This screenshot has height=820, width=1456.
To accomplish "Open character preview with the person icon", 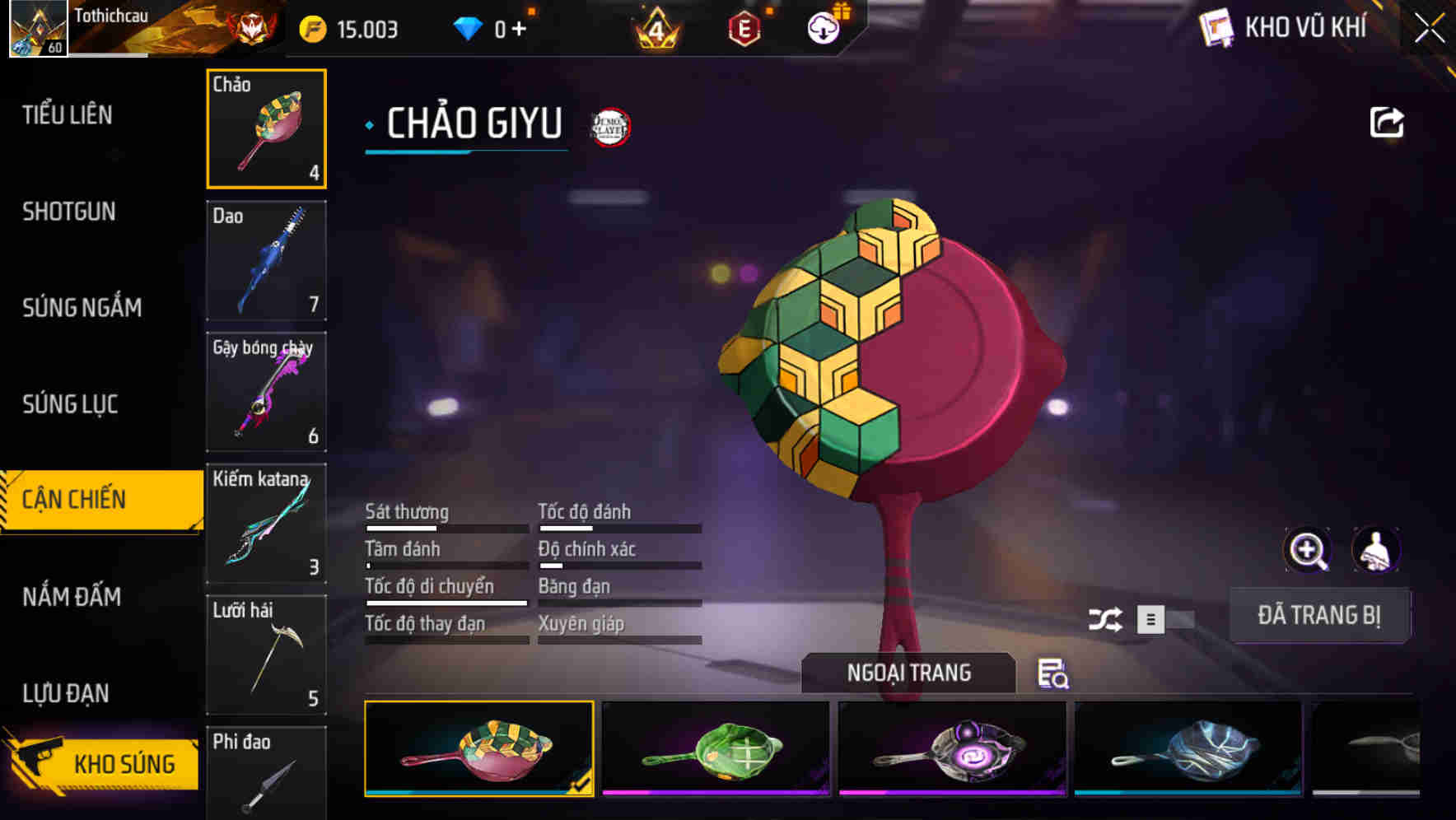I will (x=1378, y=550).
